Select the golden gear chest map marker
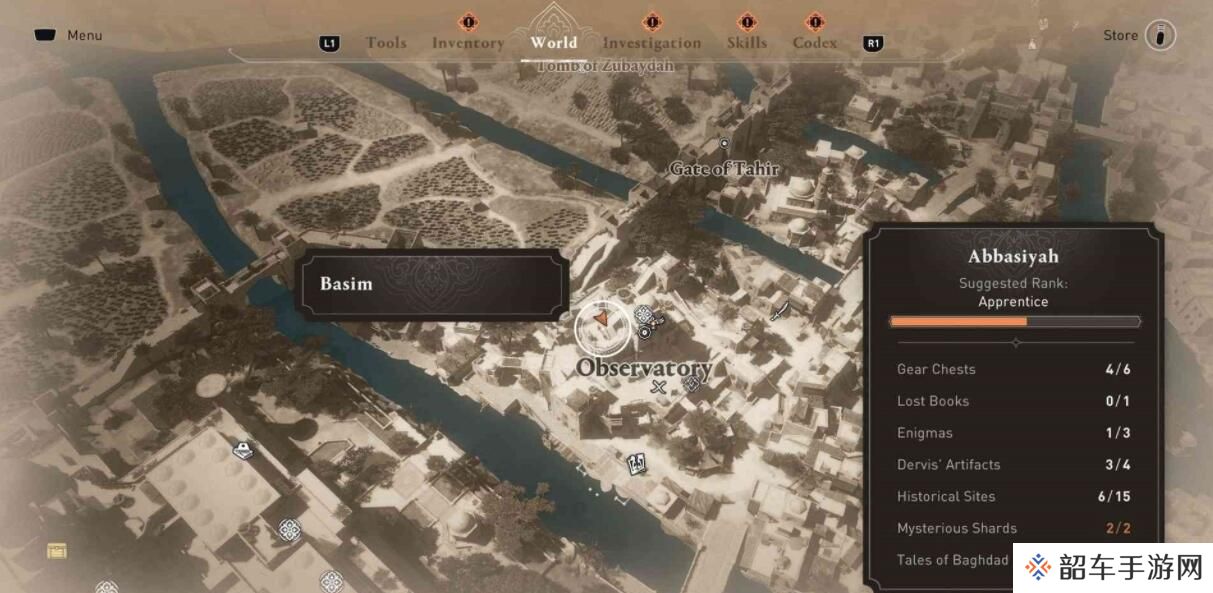1213x593 pixels. point(57,550)
